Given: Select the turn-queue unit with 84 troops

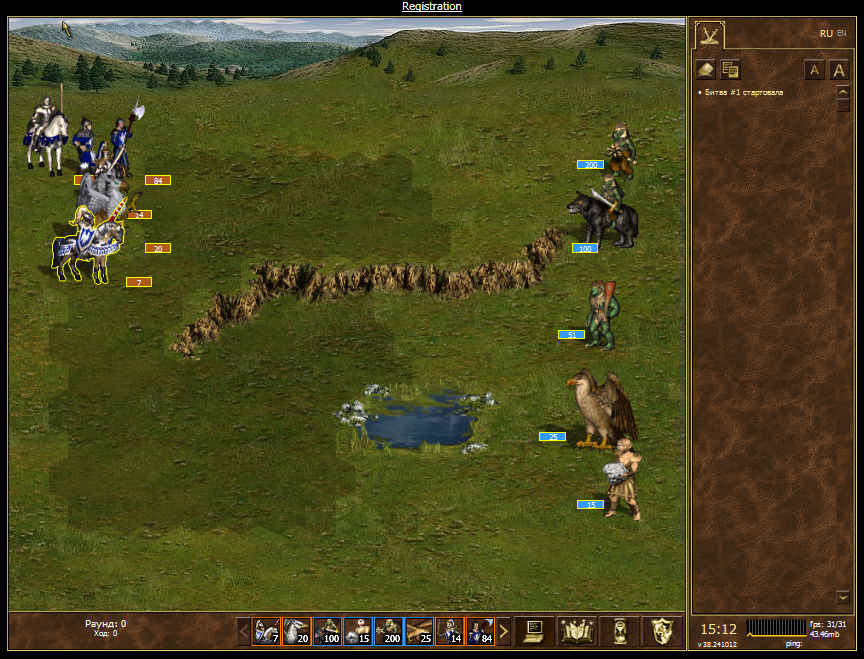Looking at the screenshot, I should (x=480, y=631).
